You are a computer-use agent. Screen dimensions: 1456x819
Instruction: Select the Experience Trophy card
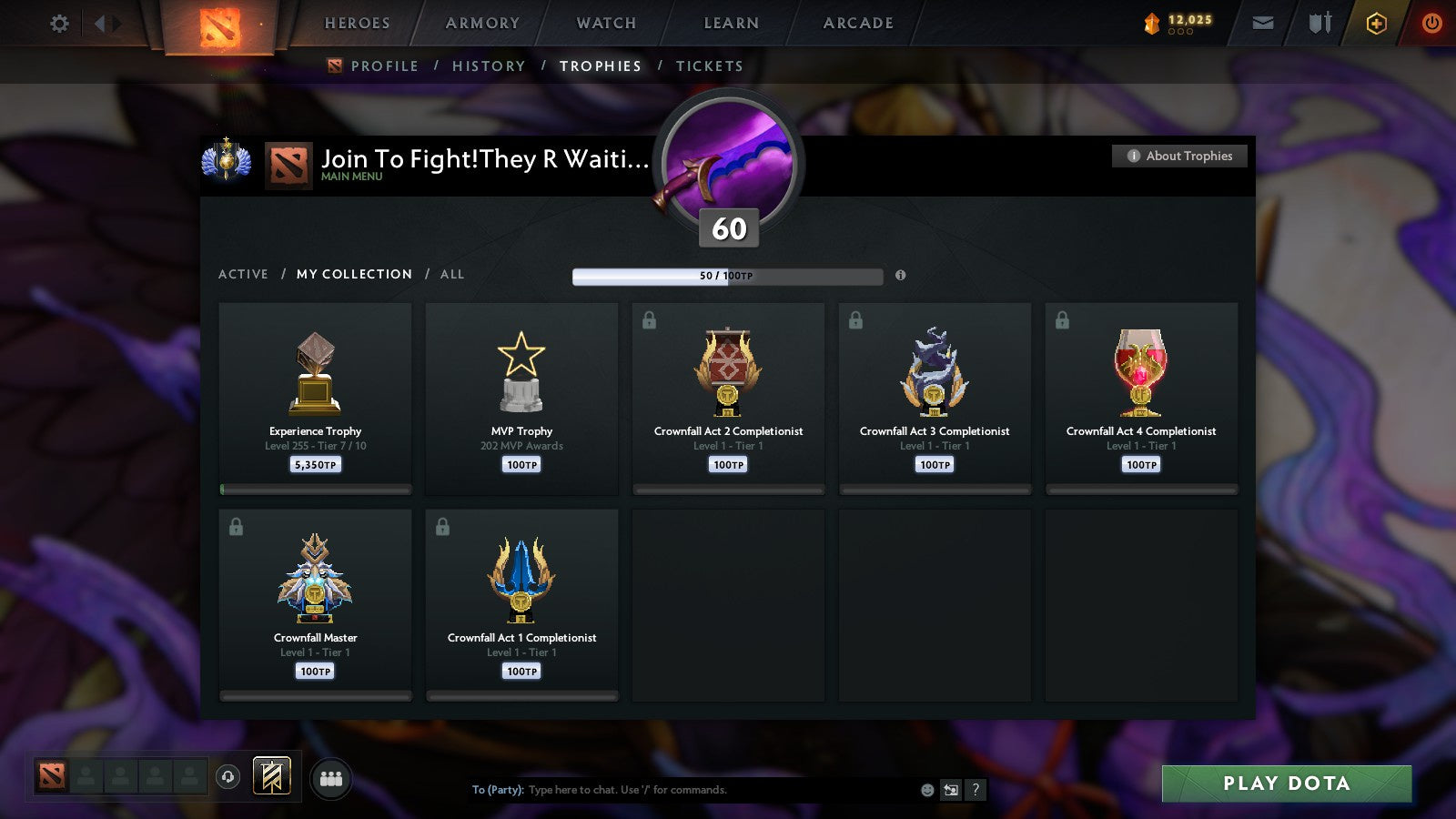[315, 396]
